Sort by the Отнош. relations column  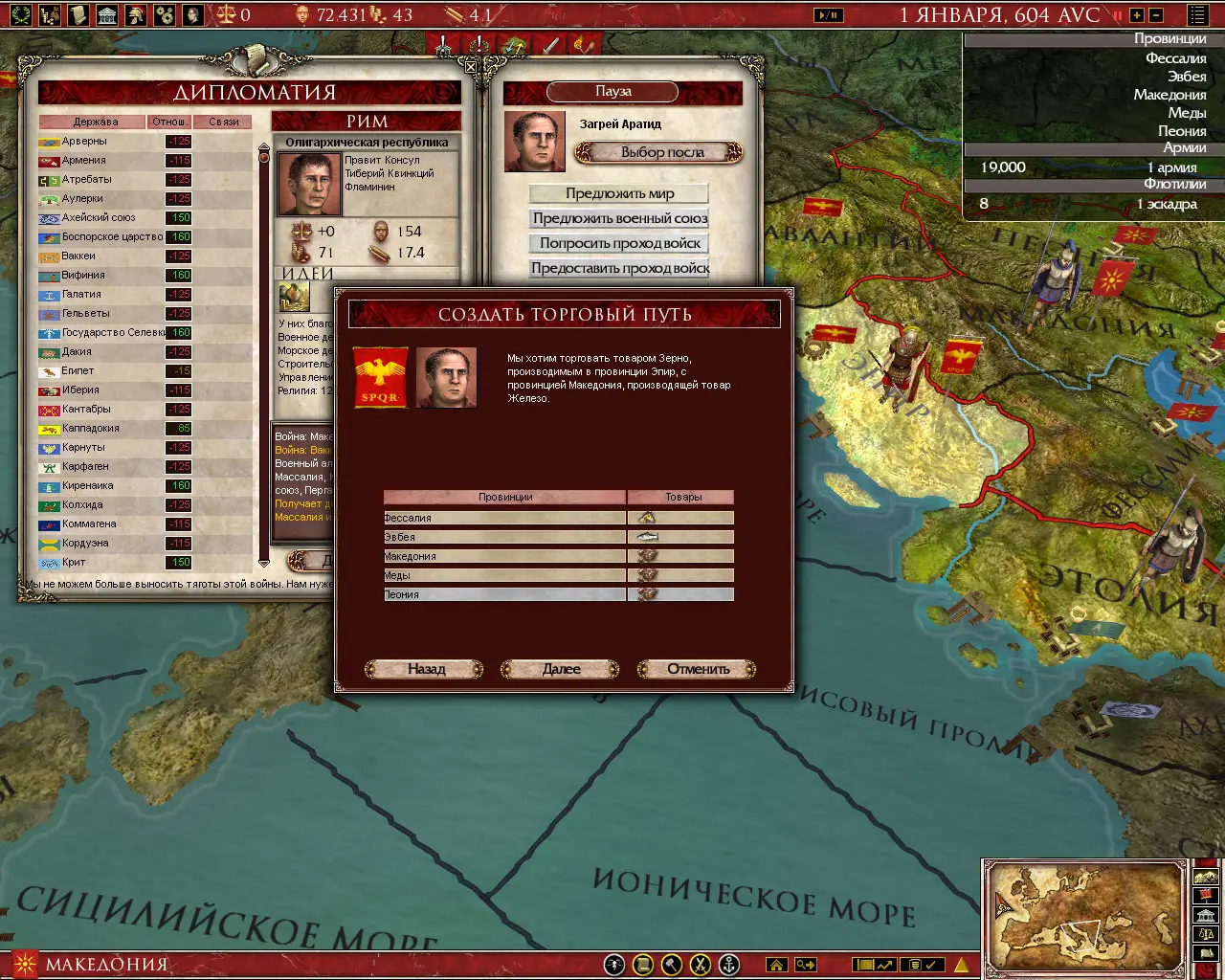click(169, 122)
